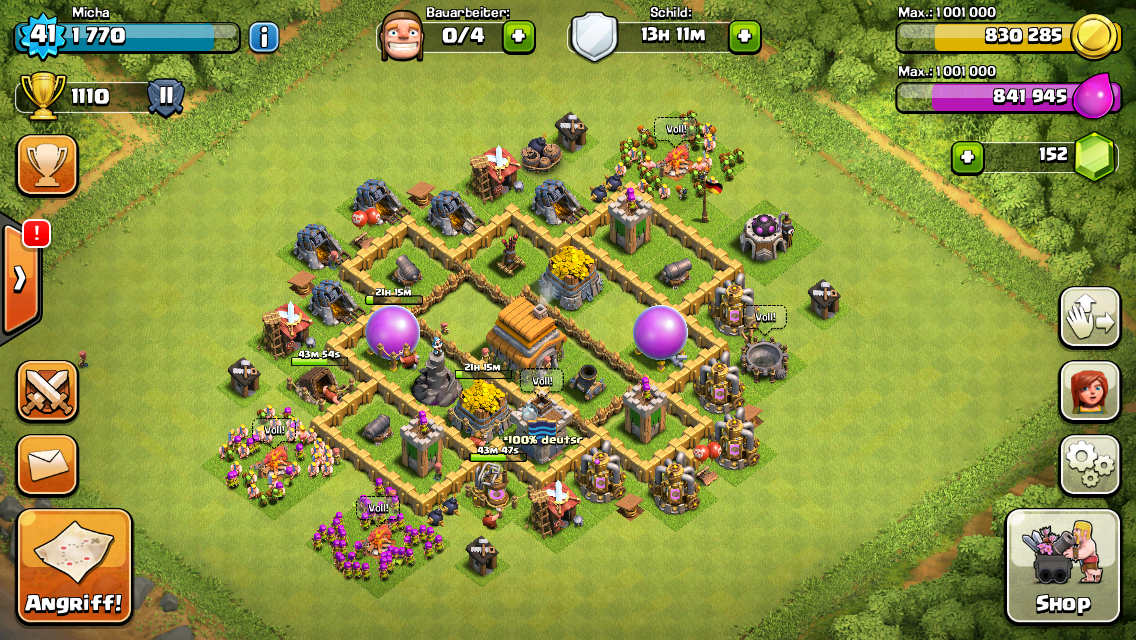Image resolution: width=1136 pixels, height=640 pixels.
Task: Open the trophy leaderboard button
Action: (x=47, y=165)
